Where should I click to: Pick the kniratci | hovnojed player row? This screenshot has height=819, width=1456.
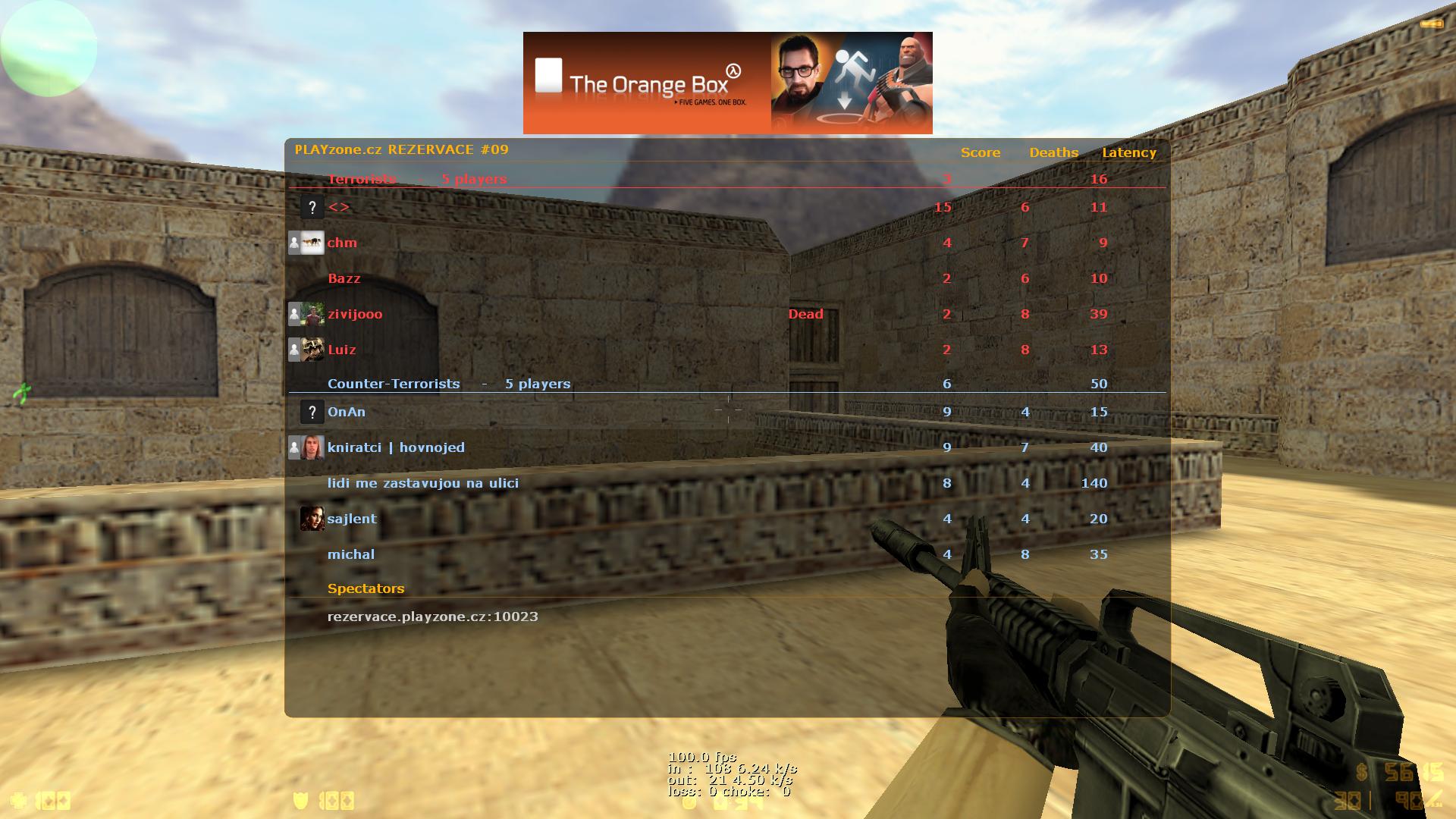pos(396,447)
